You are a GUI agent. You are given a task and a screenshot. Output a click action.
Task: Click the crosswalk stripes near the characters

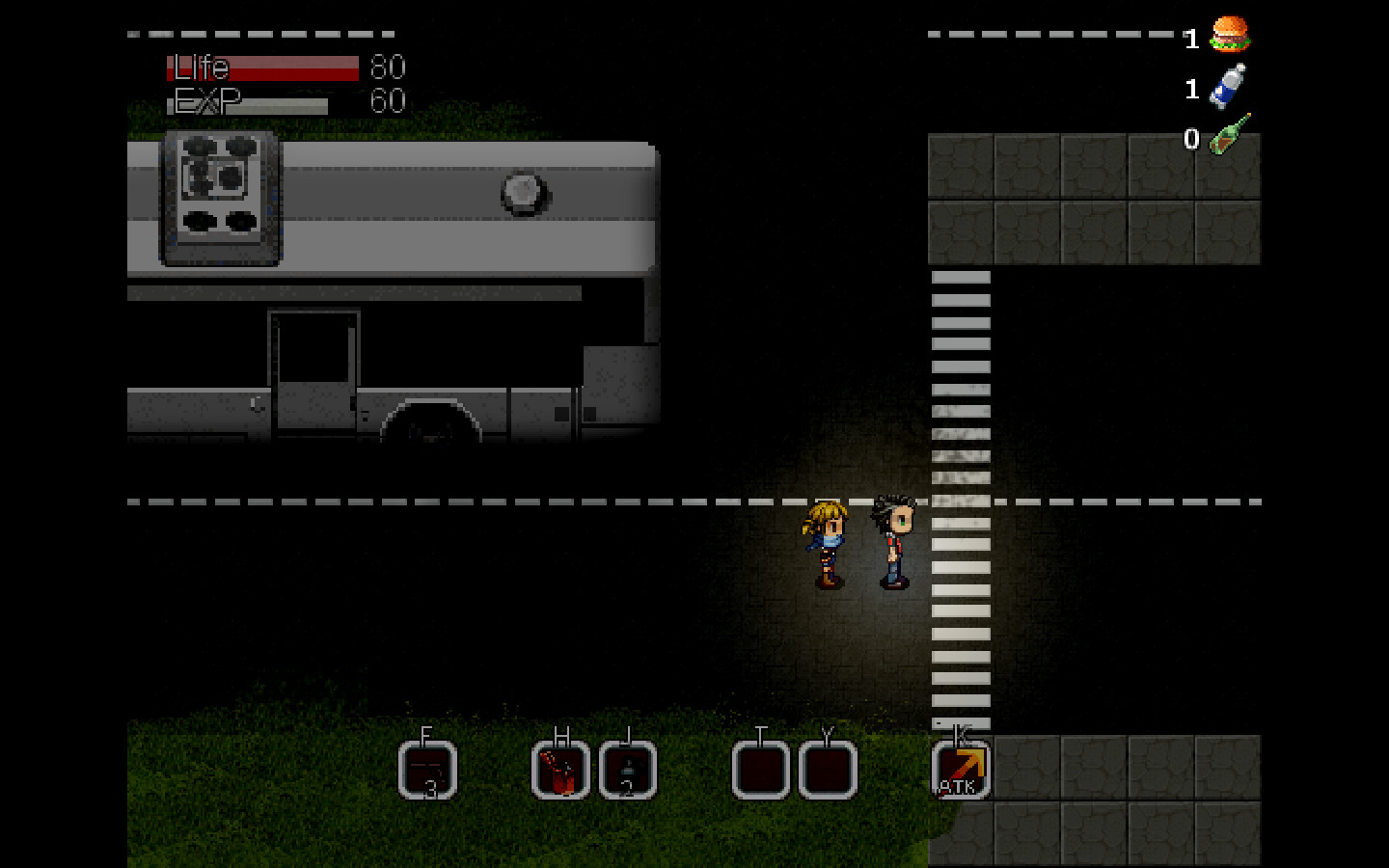961,540
